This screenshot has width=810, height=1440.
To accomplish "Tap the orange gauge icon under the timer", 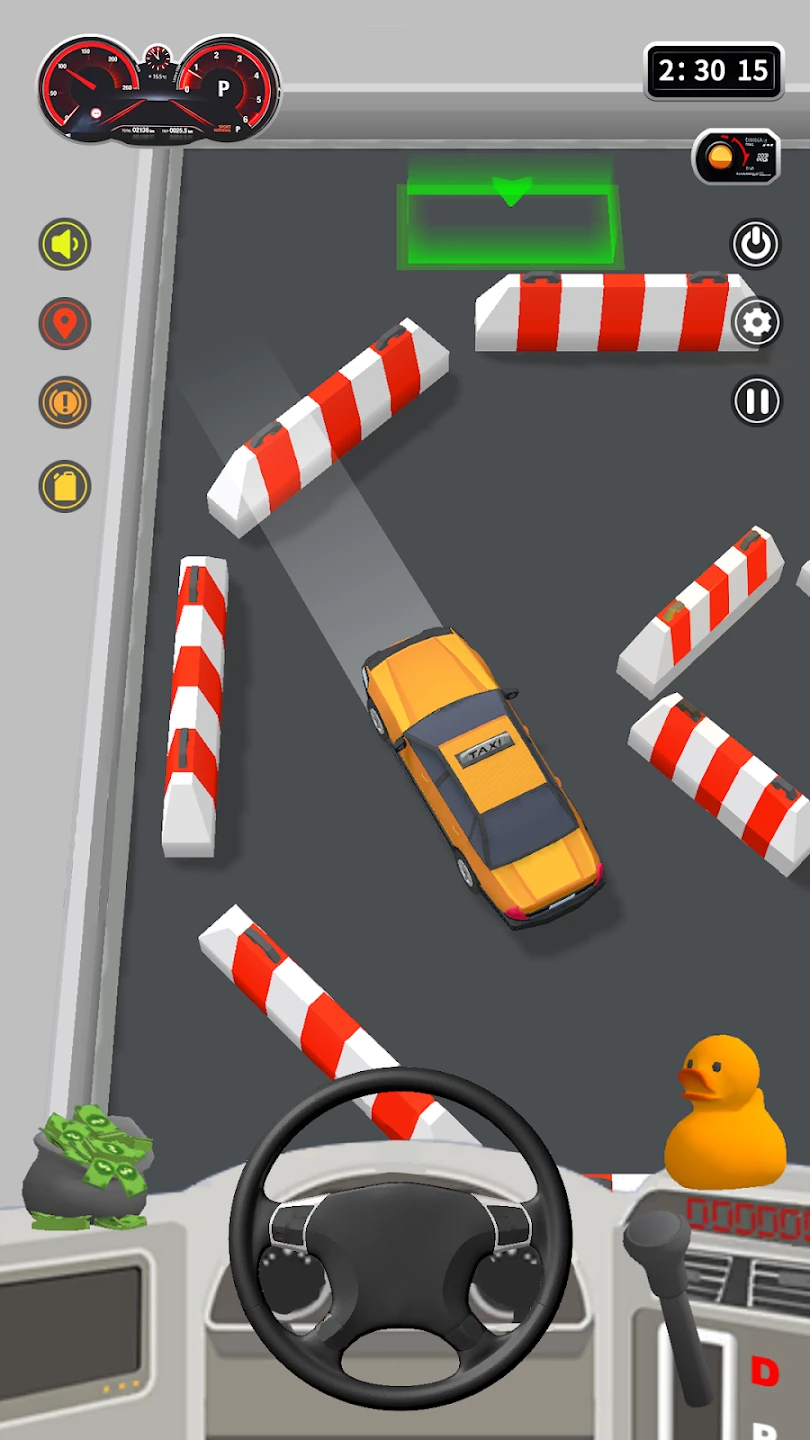I will (x=736, y=156).
